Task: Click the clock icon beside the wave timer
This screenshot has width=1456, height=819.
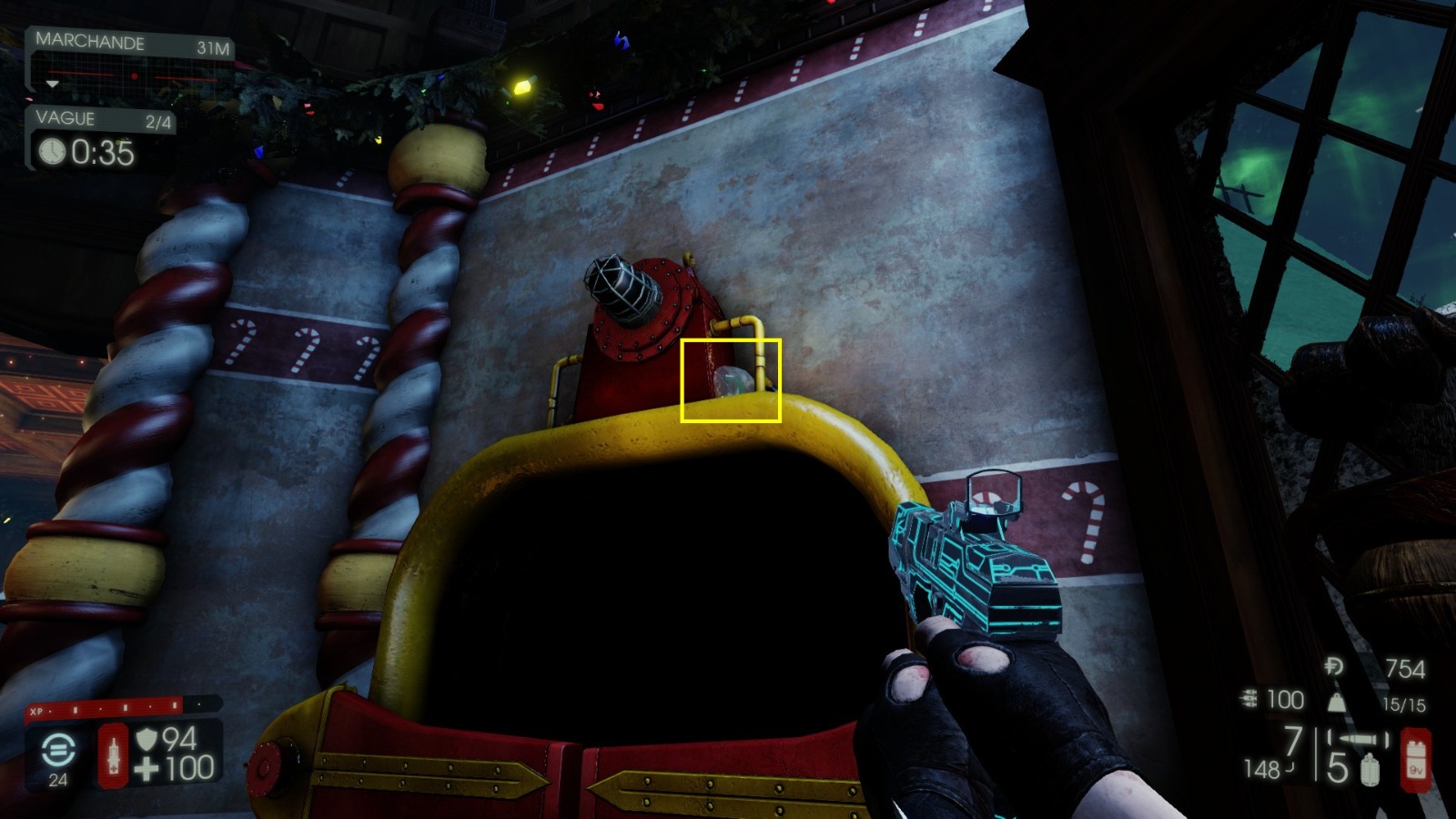Action: pyautogui.click(x=52, y=153)
